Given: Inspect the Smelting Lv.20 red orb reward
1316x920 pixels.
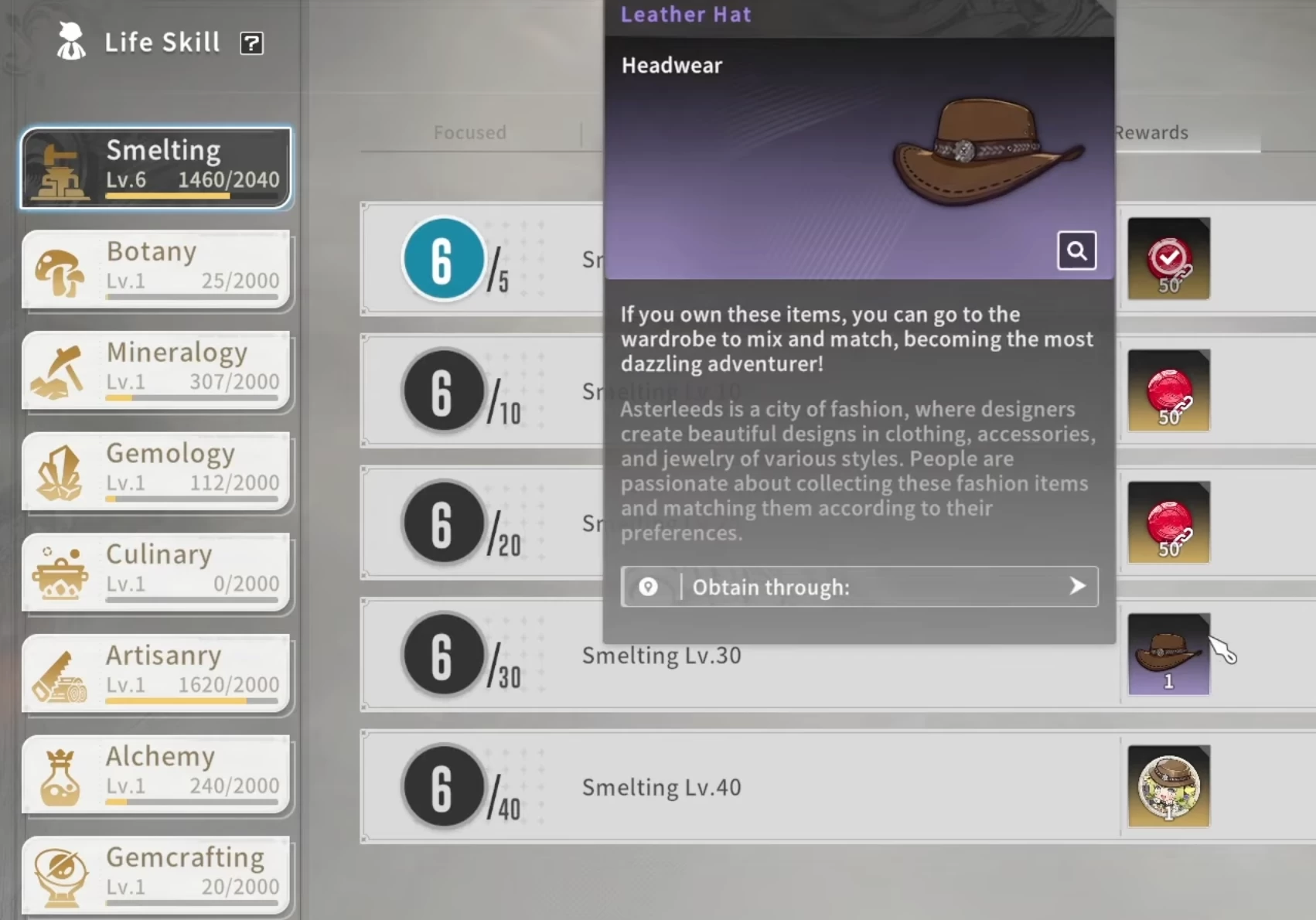Looking at the screenshot, I should click(1168, 523).
